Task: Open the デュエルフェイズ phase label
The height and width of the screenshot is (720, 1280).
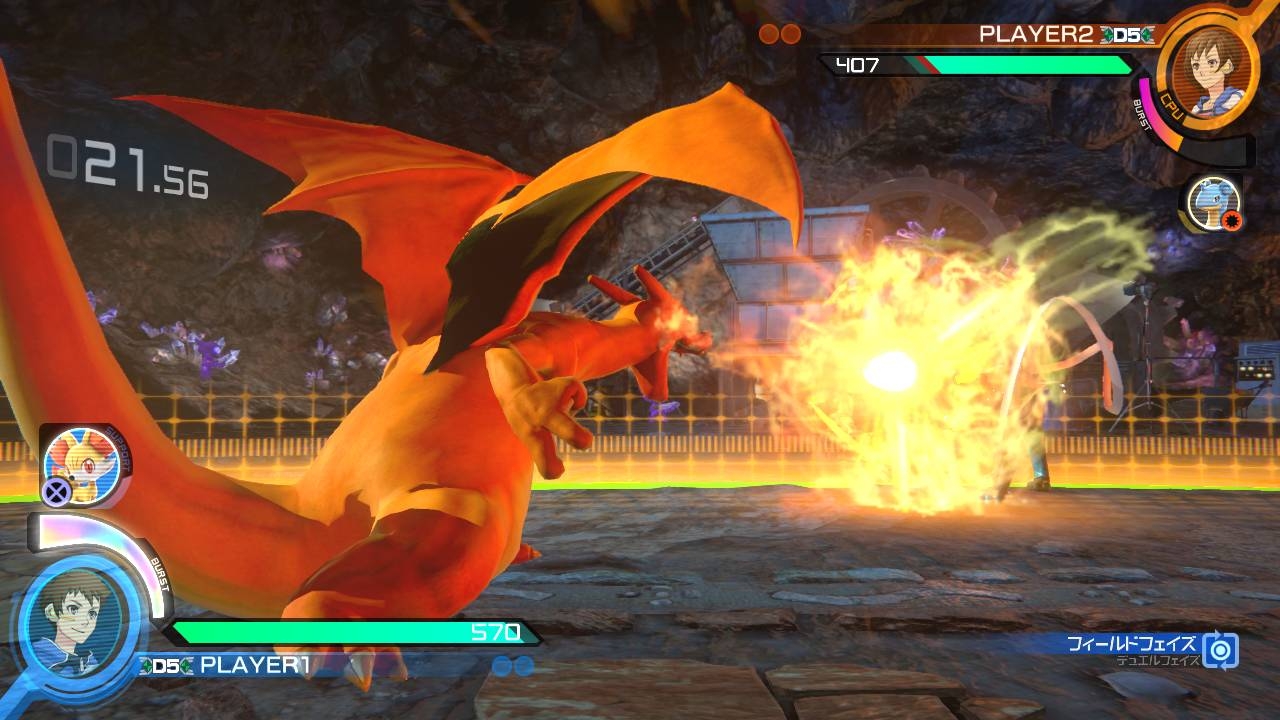Action: [x=1160, y=661]
